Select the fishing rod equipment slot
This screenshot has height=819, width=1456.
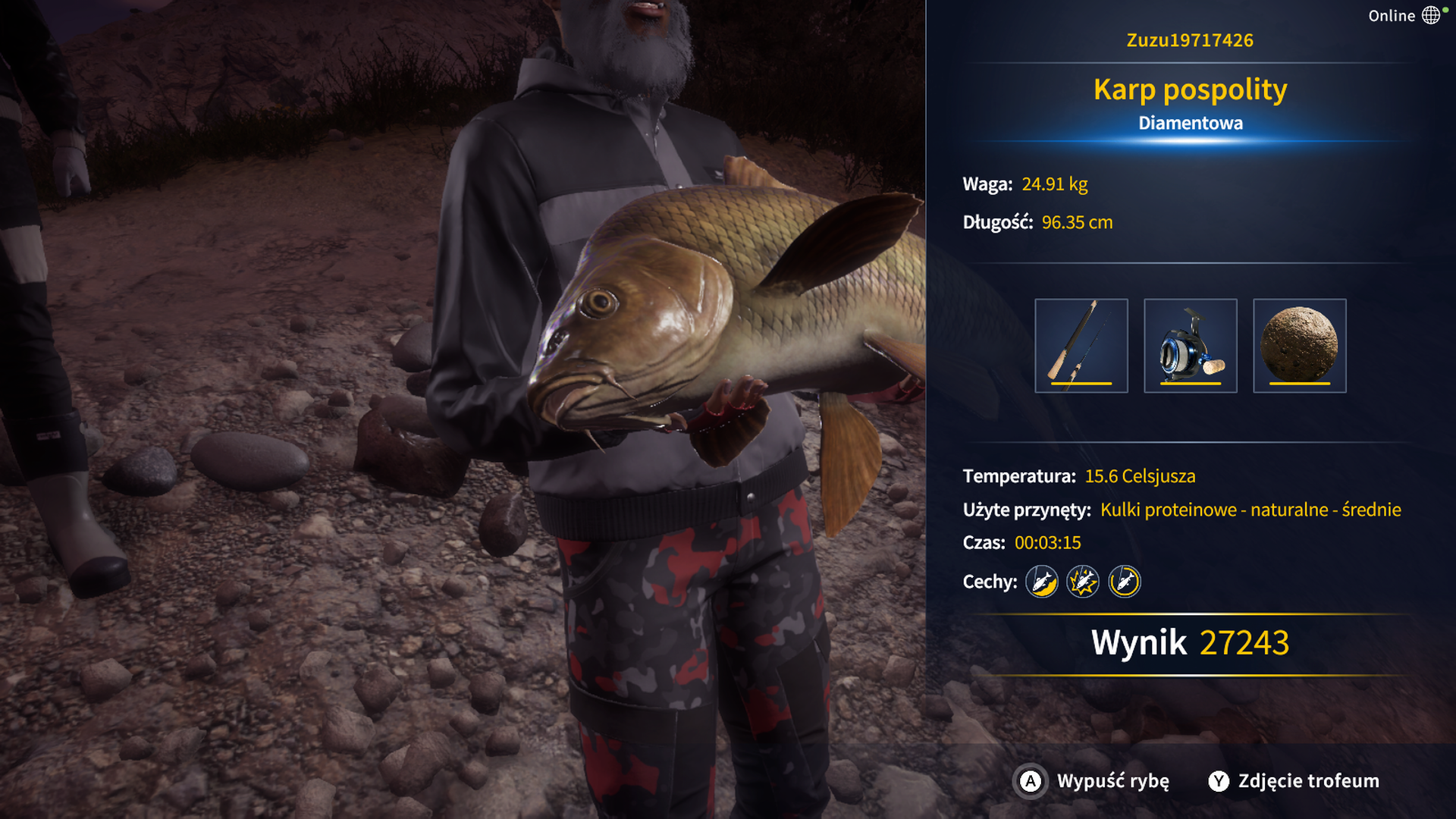point(1081,346)
